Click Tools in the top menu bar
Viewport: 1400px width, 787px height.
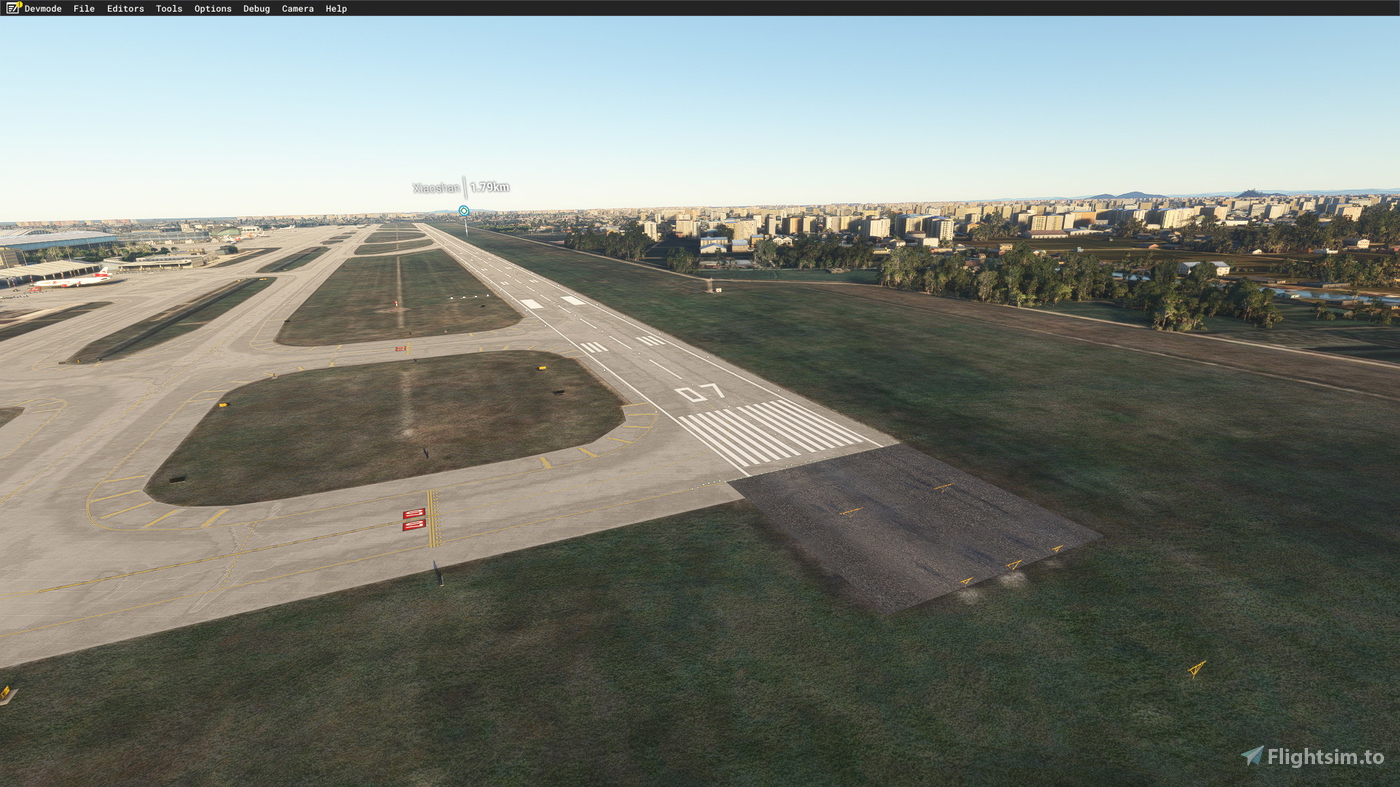[x=168, y=8]
